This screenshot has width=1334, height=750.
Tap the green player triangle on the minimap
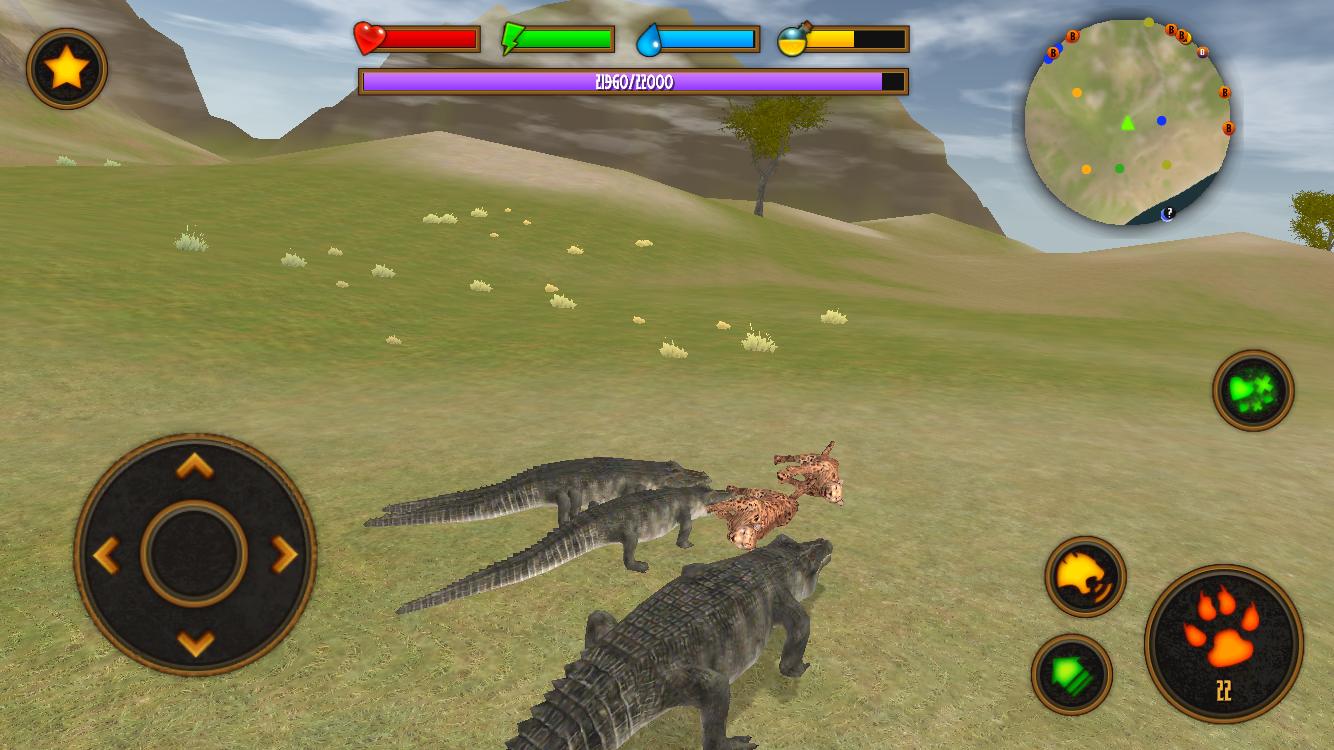pyautogui.click(x=1126, y=124)
